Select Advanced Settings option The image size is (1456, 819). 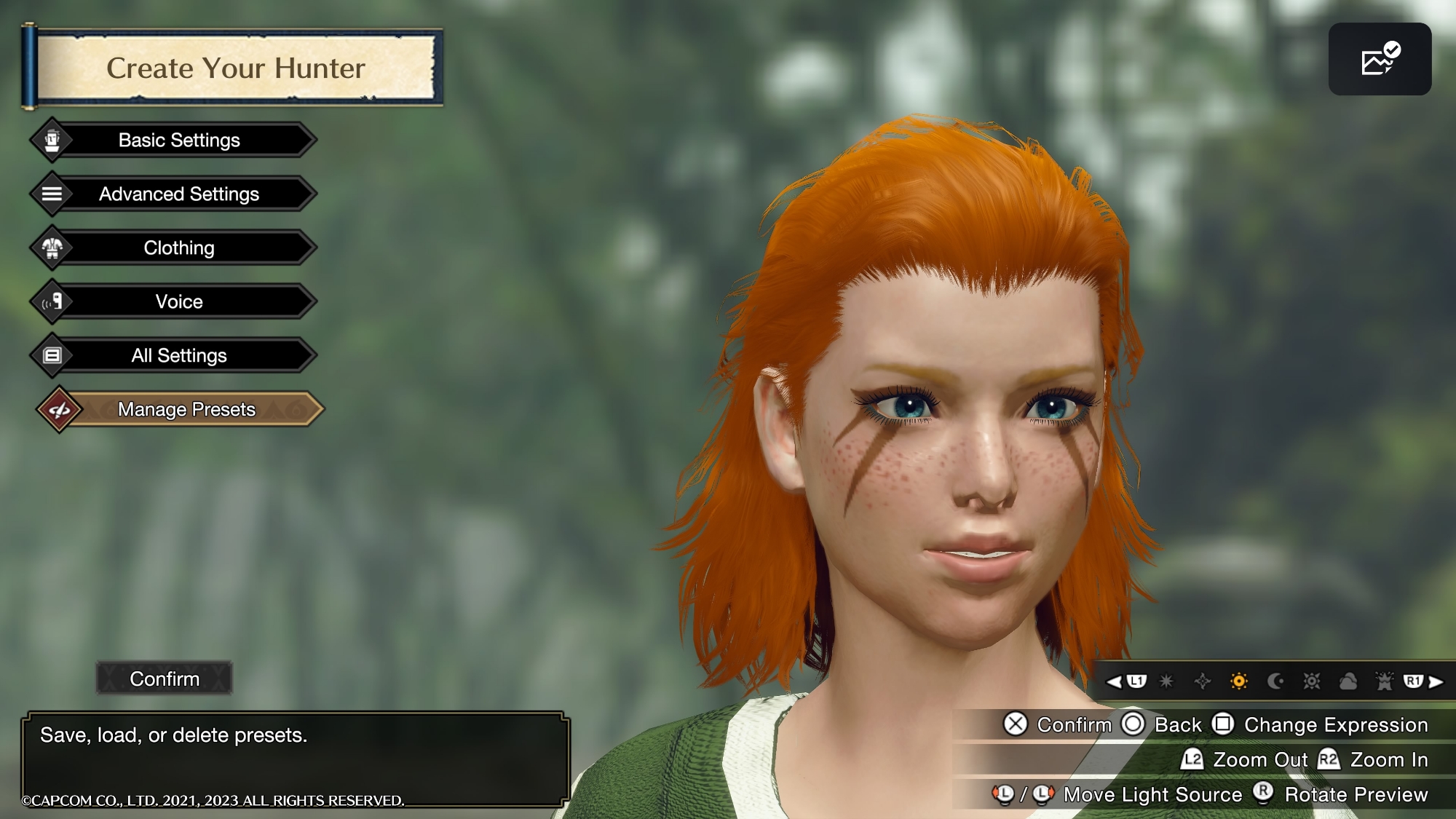coord(178,194)
